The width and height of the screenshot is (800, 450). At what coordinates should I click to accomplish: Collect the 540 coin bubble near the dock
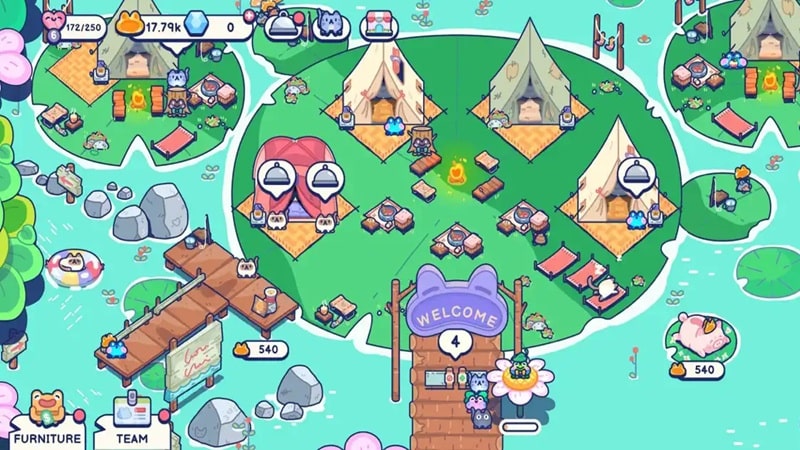click(260, 350)
